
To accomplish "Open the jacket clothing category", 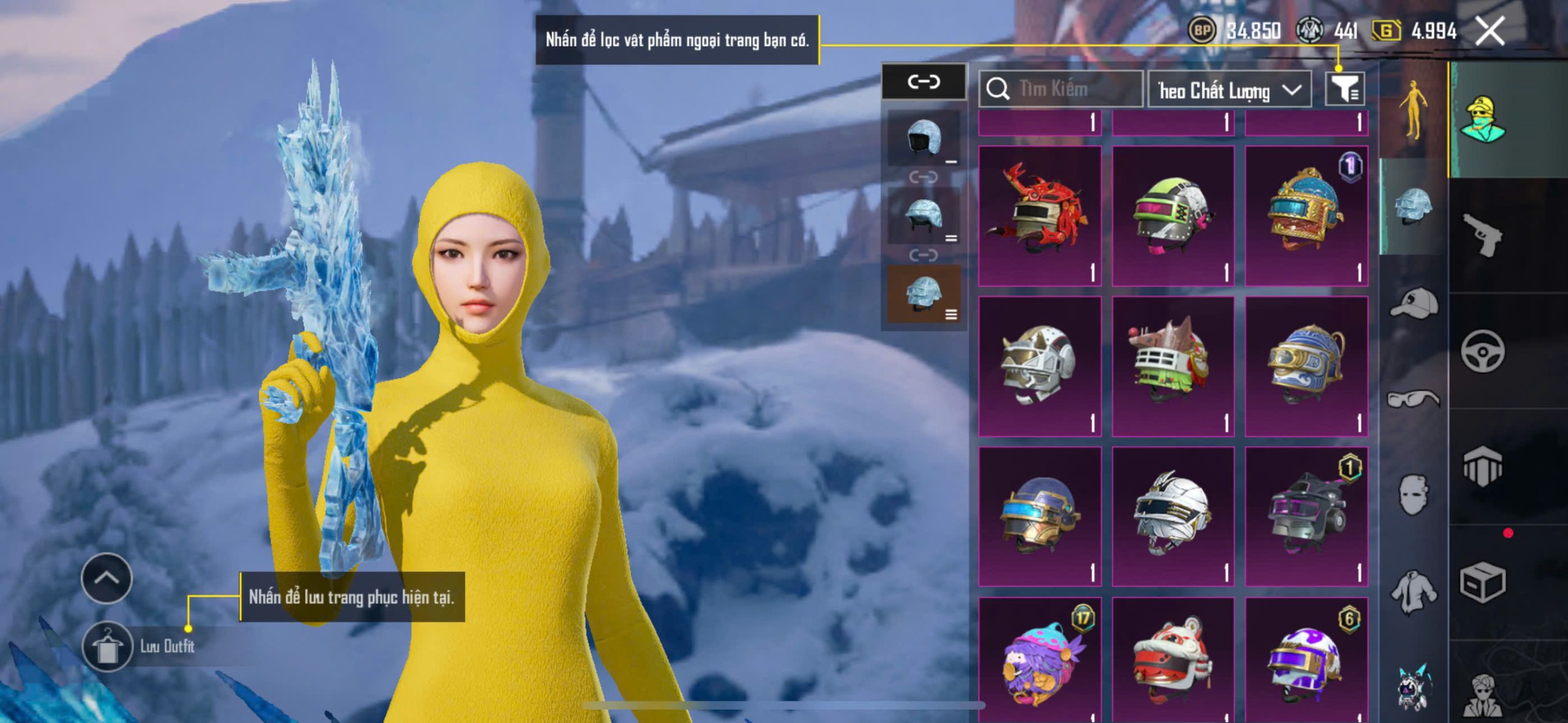I will pos(1414,590).
